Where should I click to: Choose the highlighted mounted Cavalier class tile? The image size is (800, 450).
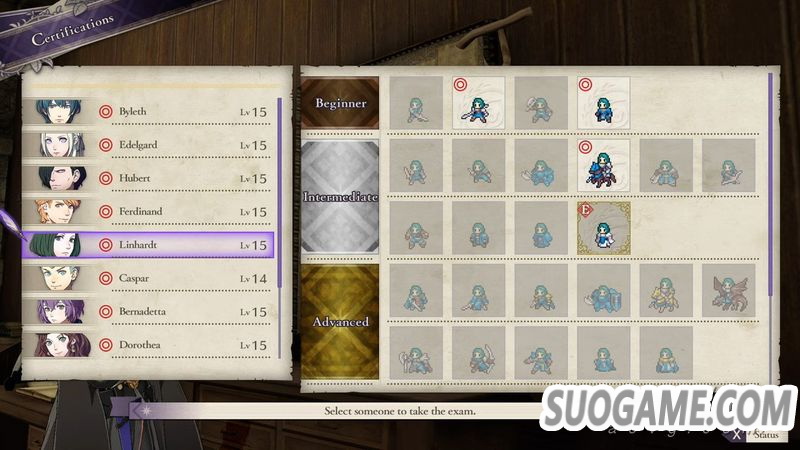pyautogui.click(x=603, y=165)
